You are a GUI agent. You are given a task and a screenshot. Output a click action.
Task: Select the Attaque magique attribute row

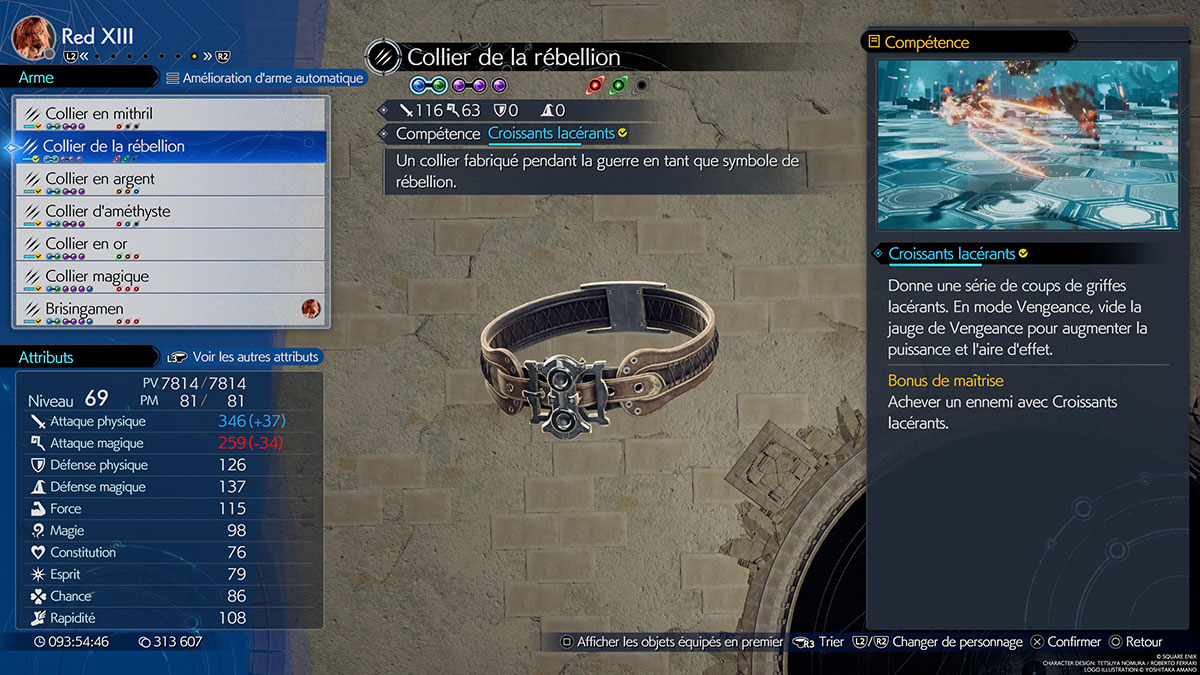[170, 443]
